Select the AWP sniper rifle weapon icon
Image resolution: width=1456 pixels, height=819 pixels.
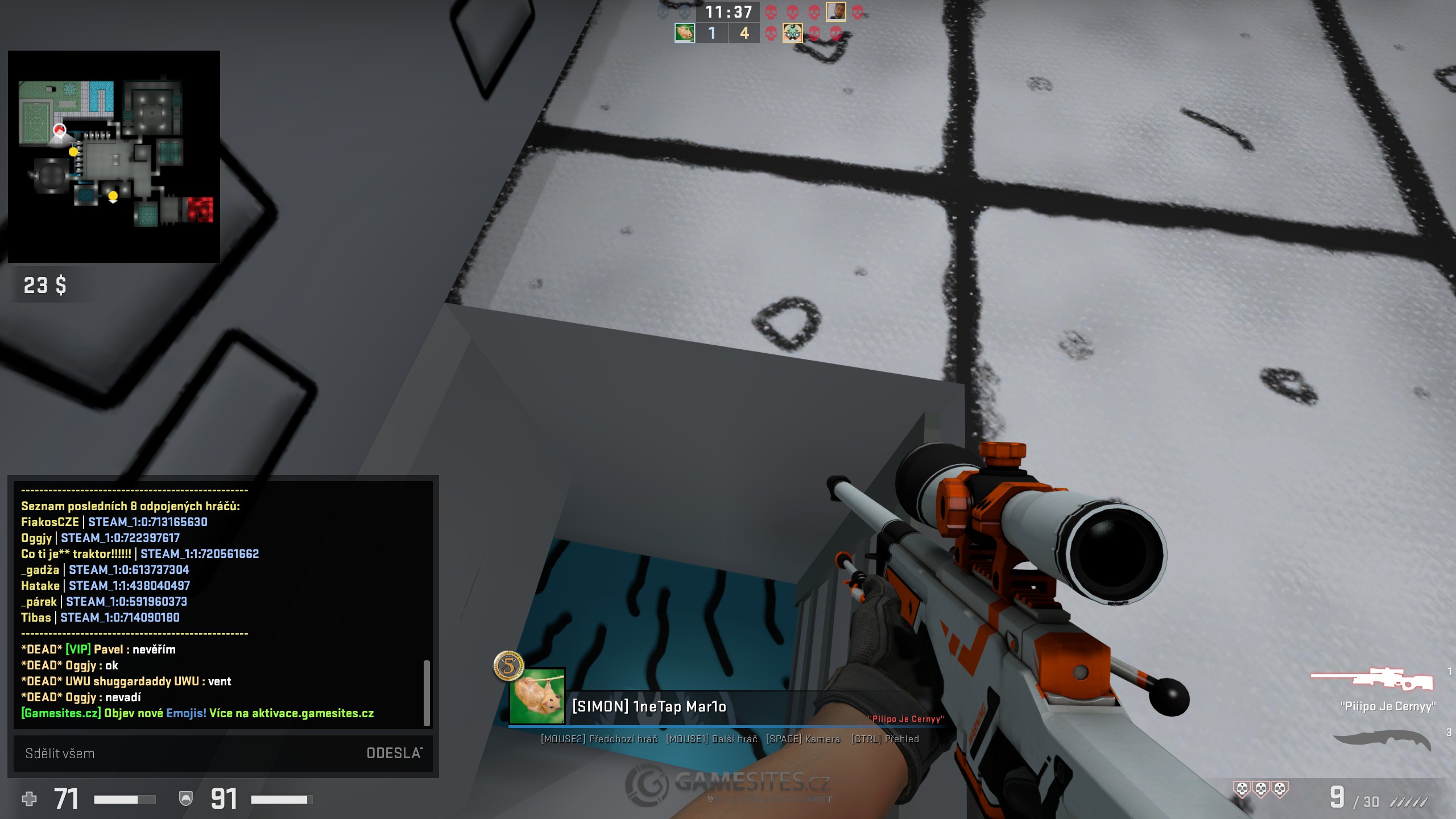[1371, 679]
